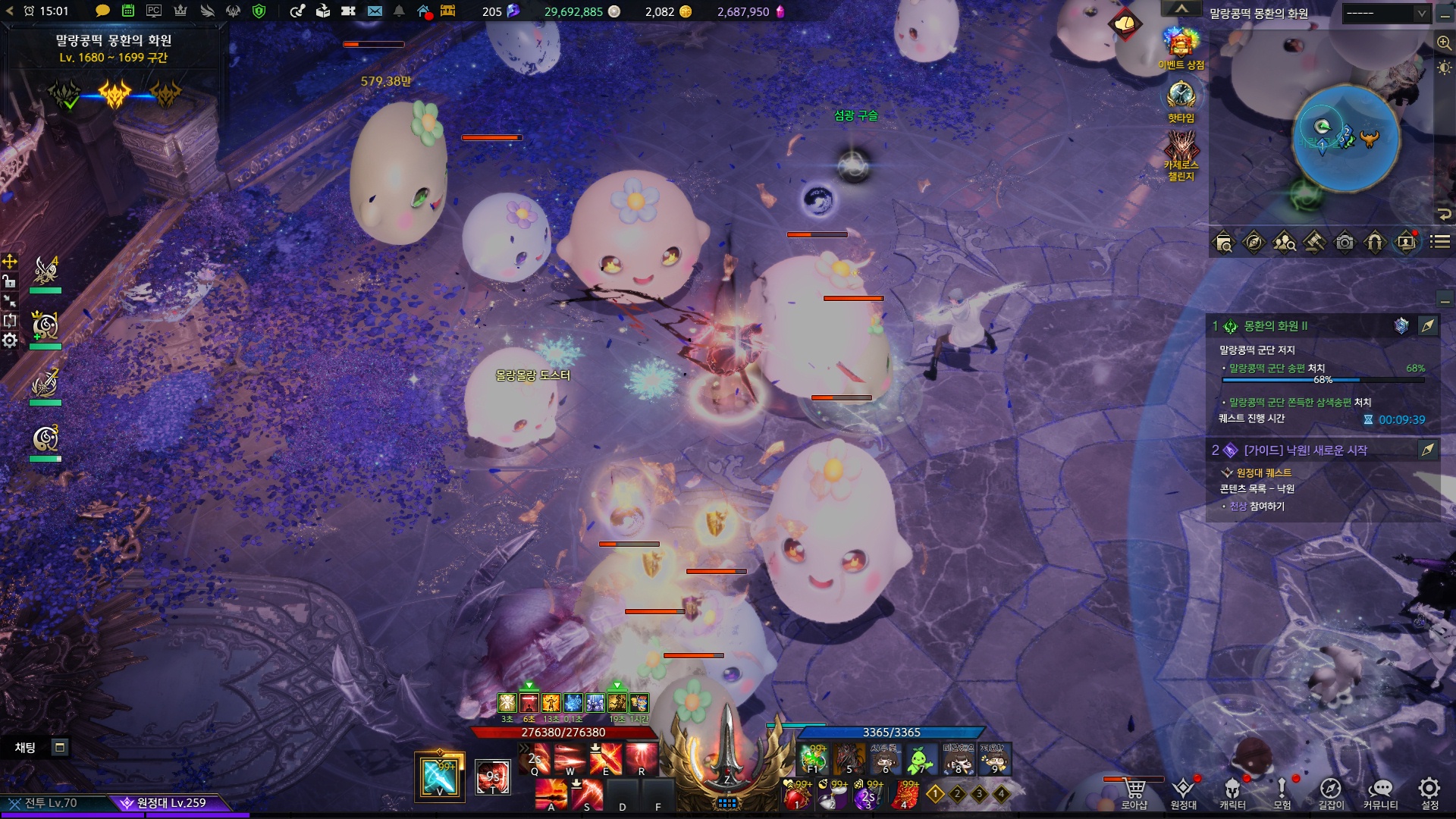Viewport: 1456px width, 819px height.
Task: Zoom the minimap with the magnifier button
Action: (1444, 43)
